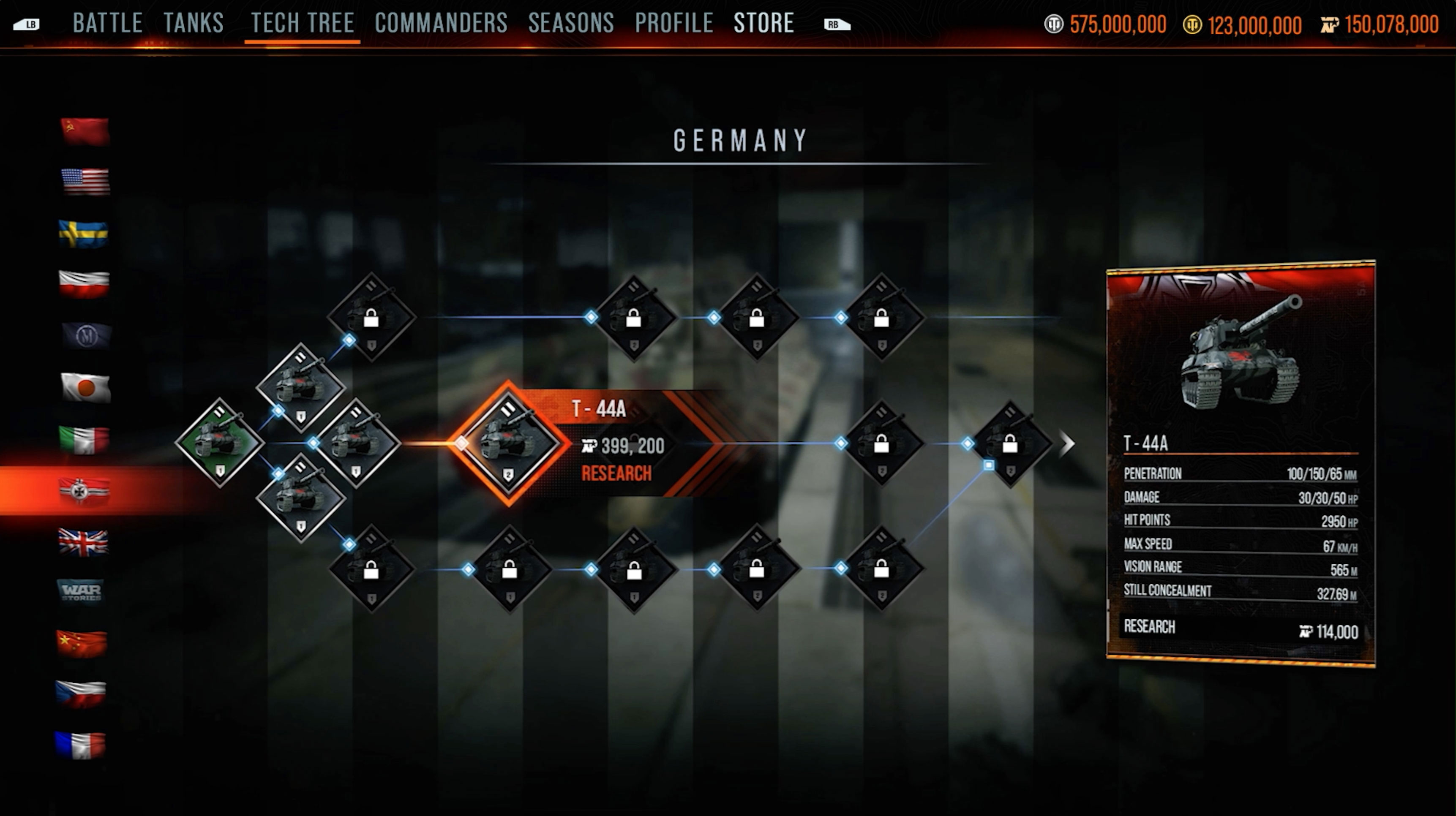Viewport: 1456px width, 816px height.
Task: Pick the Japan flag tech tree
Action: pyautogui.click(x=85, y=388)
